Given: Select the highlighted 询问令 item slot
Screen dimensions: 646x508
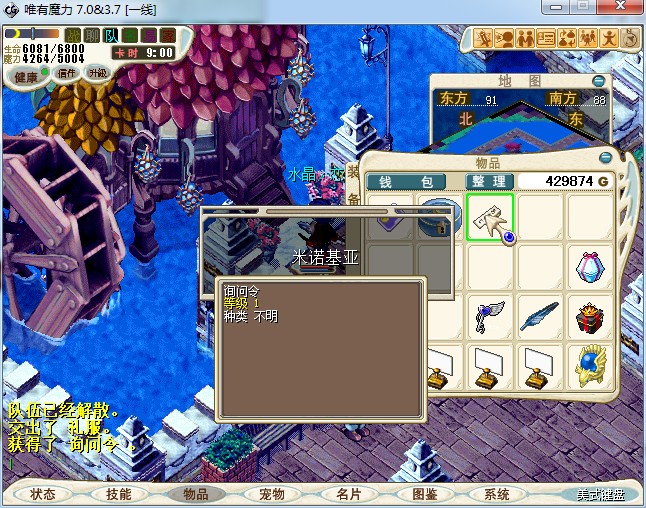Looking at the screenshot, I should 490,217.
